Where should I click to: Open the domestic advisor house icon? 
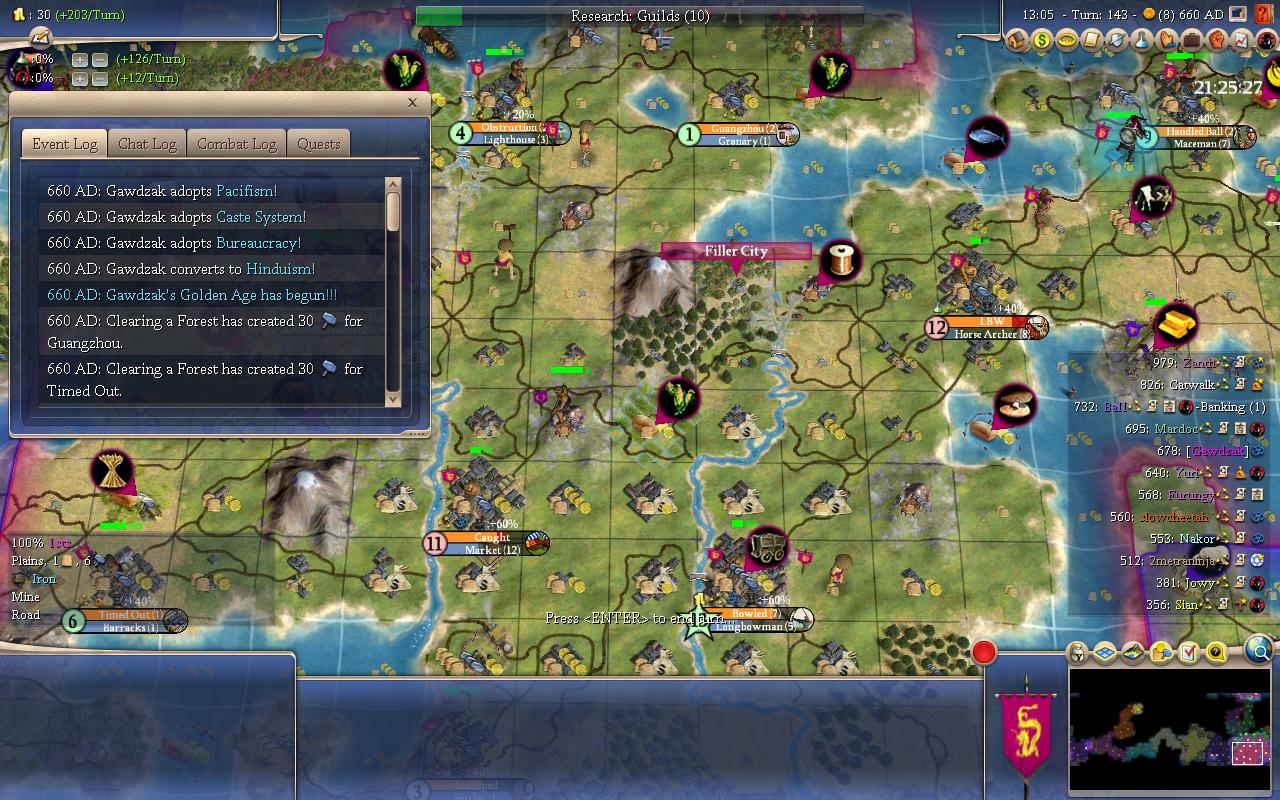(x=1017, y=41)
